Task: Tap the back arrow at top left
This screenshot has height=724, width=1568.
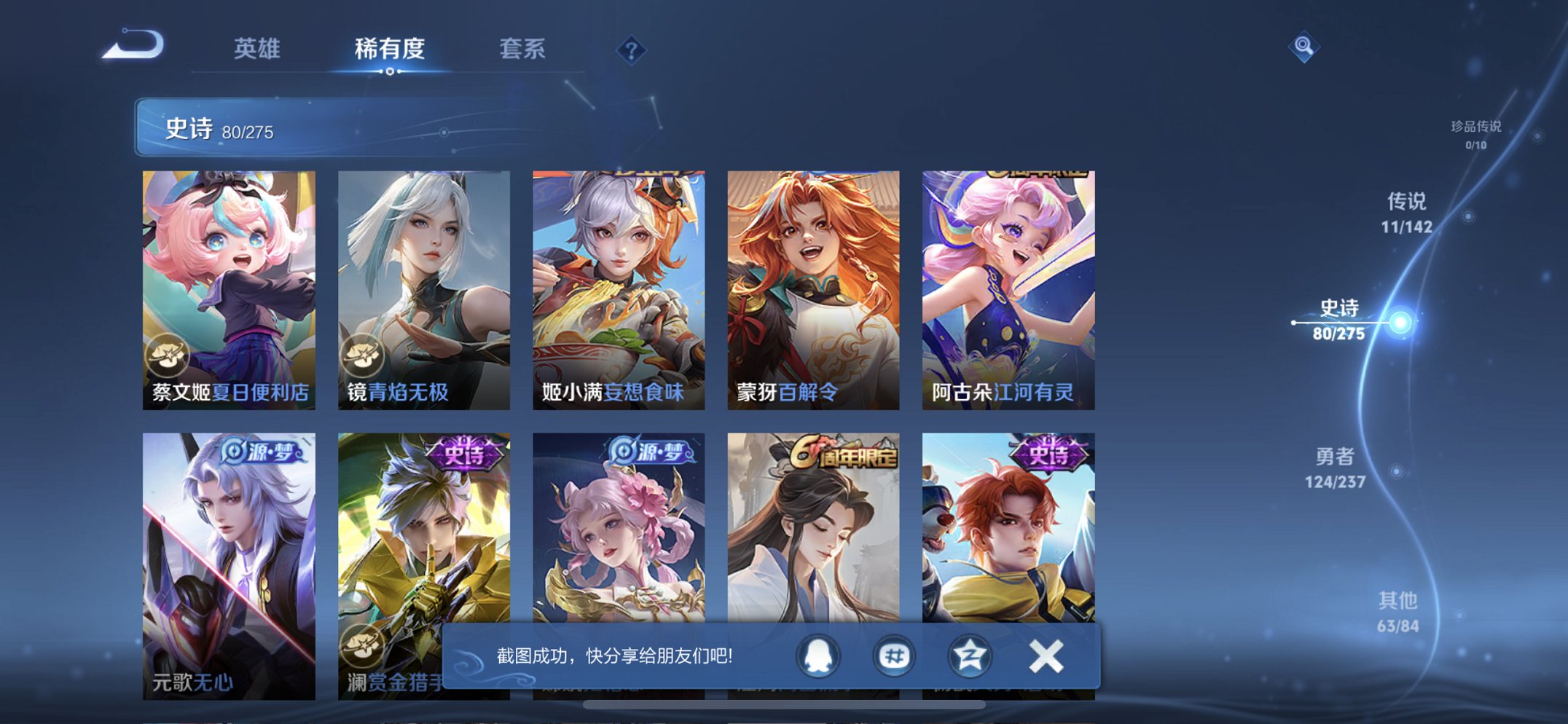Action: (132, 44)
